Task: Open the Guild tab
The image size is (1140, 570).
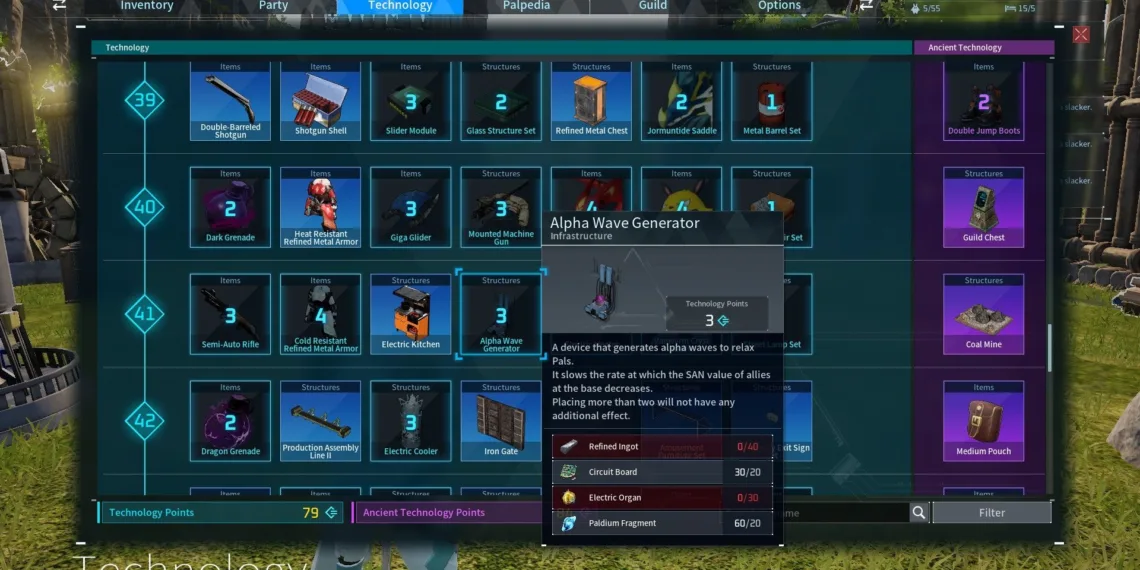Action: point(653,6)
